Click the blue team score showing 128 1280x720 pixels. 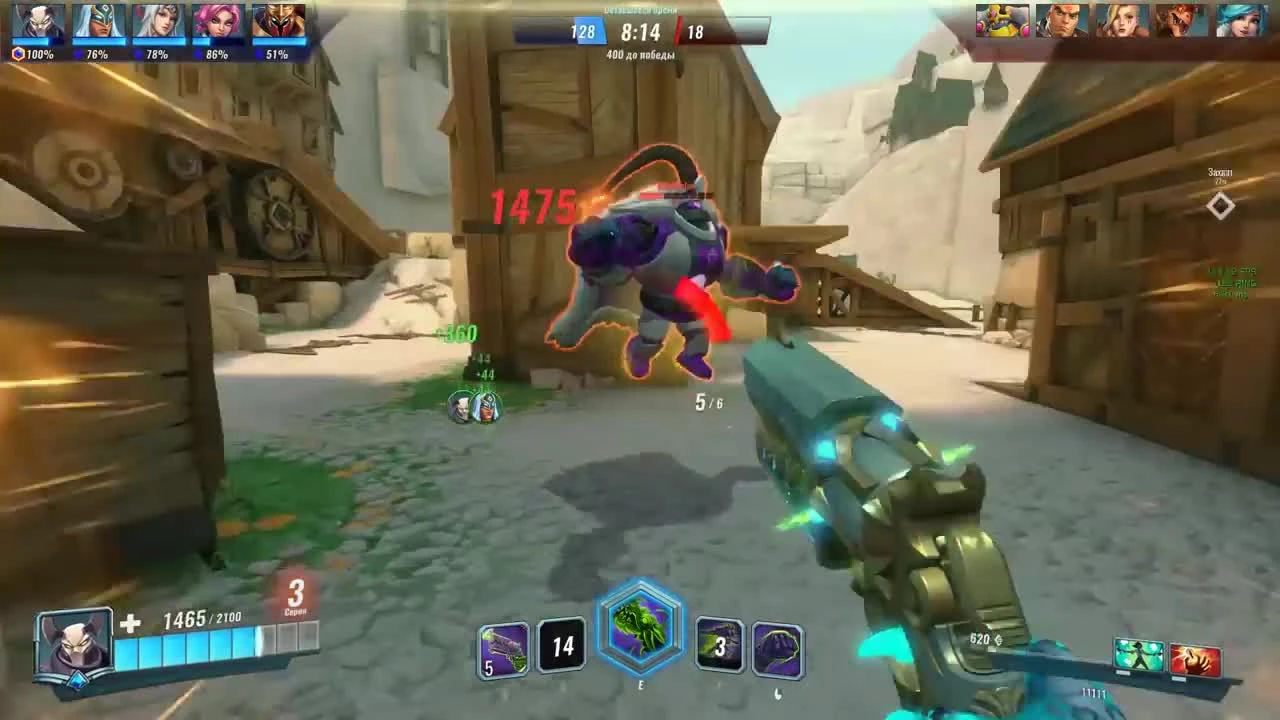[x=583, y=31]
